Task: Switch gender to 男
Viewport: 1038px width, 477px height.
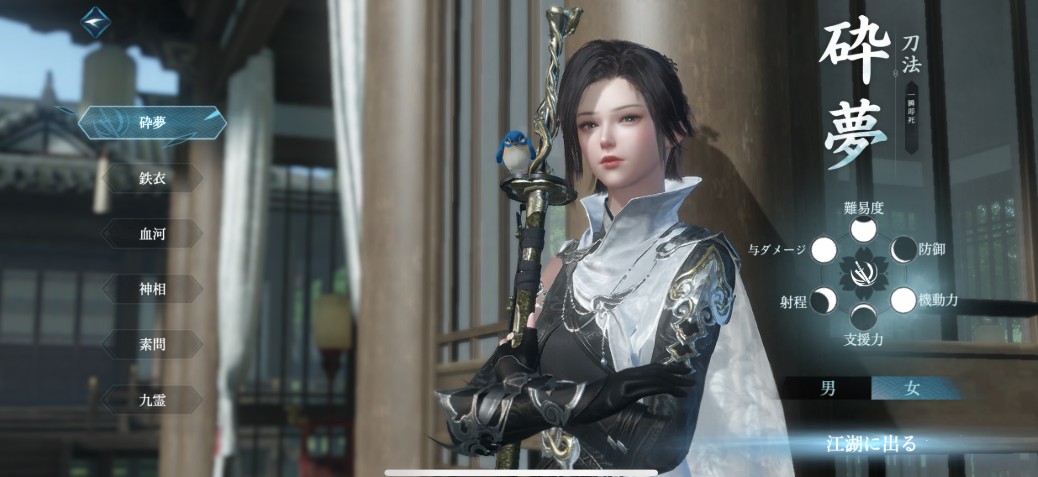Action: [x=827, y=389]
